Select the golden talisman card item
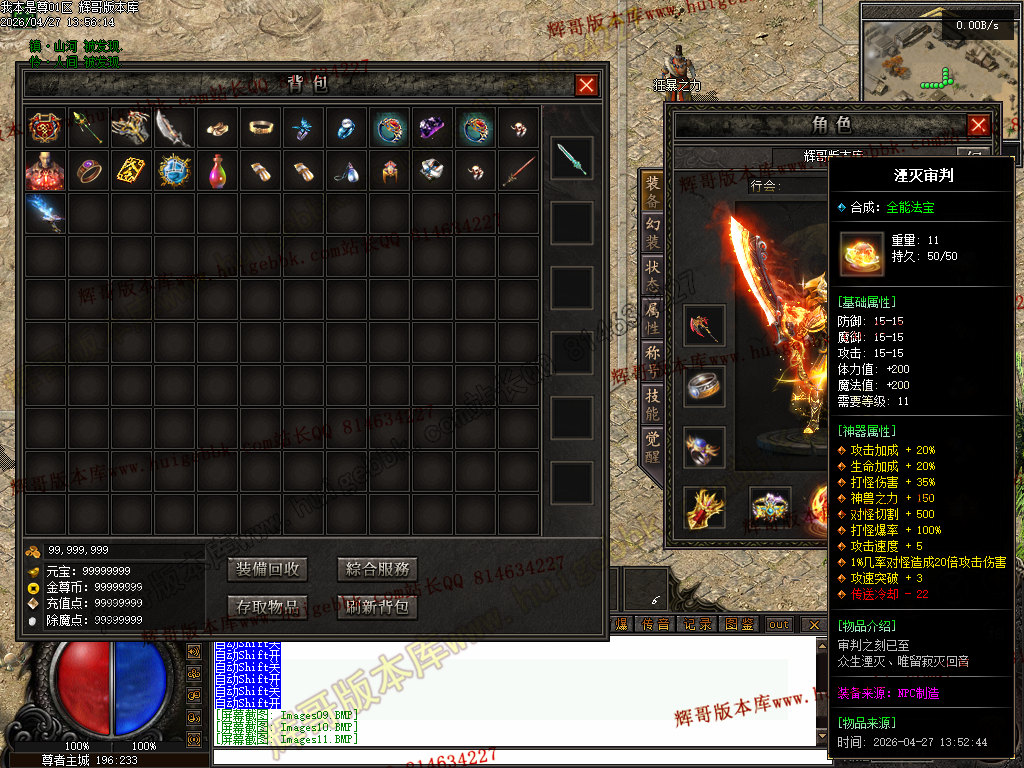 coord(132,171)
